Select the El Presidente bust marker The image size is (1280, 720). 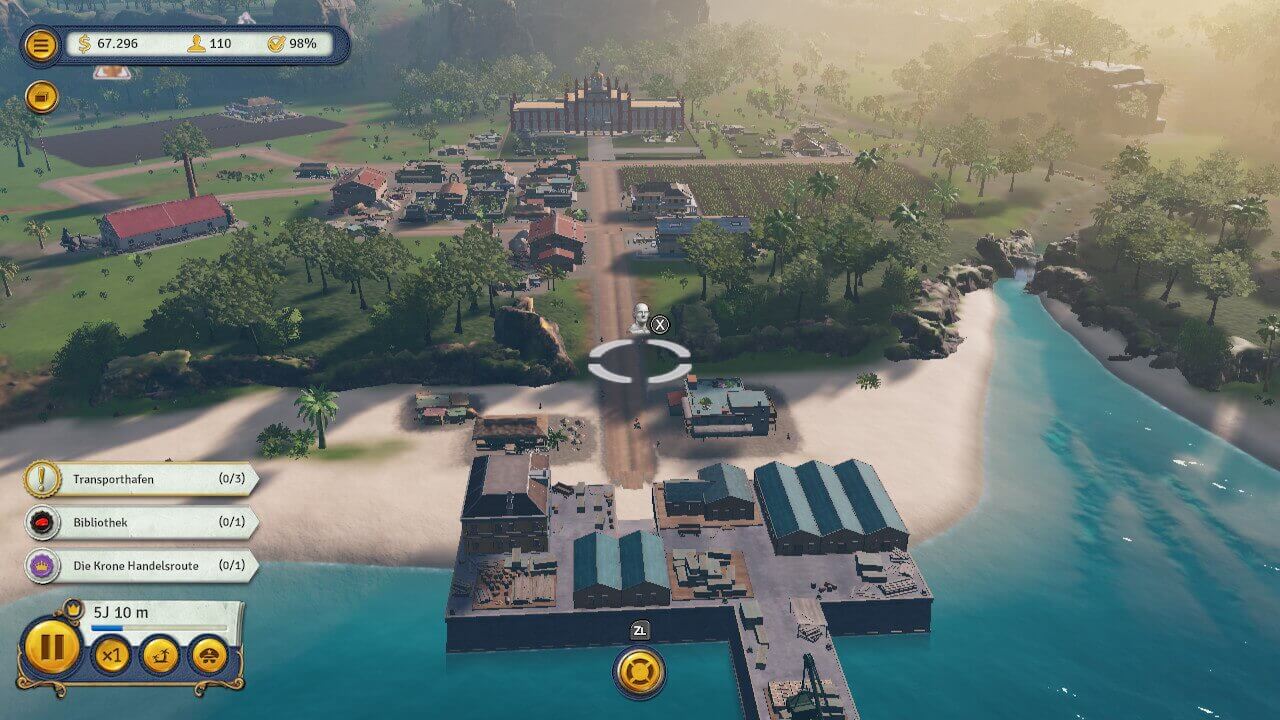638,318
